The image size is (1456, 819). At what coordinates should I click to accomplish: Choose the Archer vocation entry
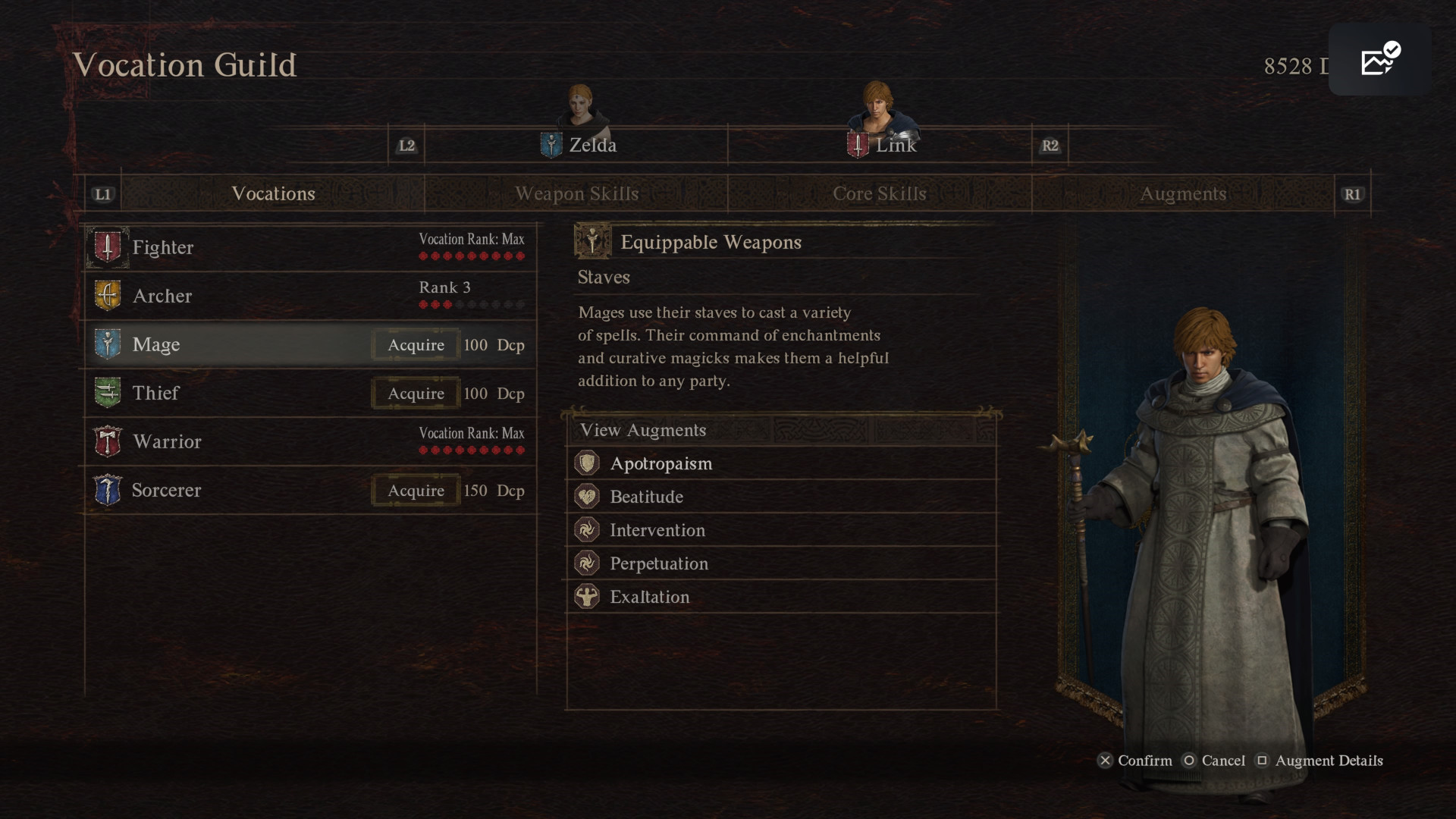click(x=309, y=297)
